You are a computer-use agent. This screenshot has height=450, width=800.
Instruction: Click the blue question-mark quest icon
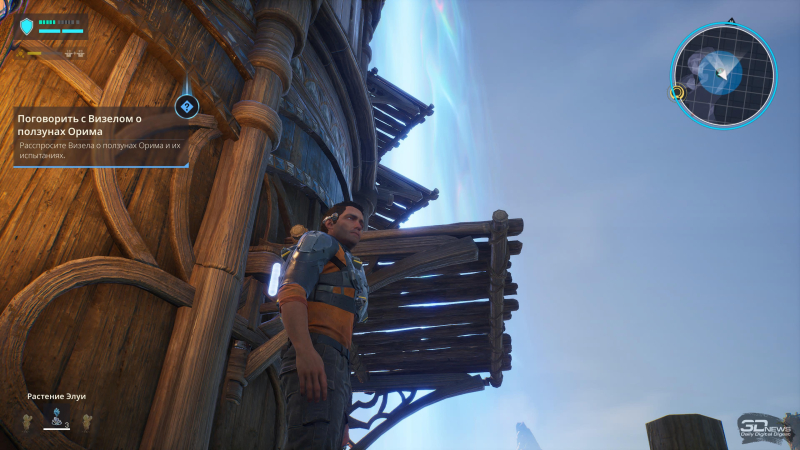(186, 106)
